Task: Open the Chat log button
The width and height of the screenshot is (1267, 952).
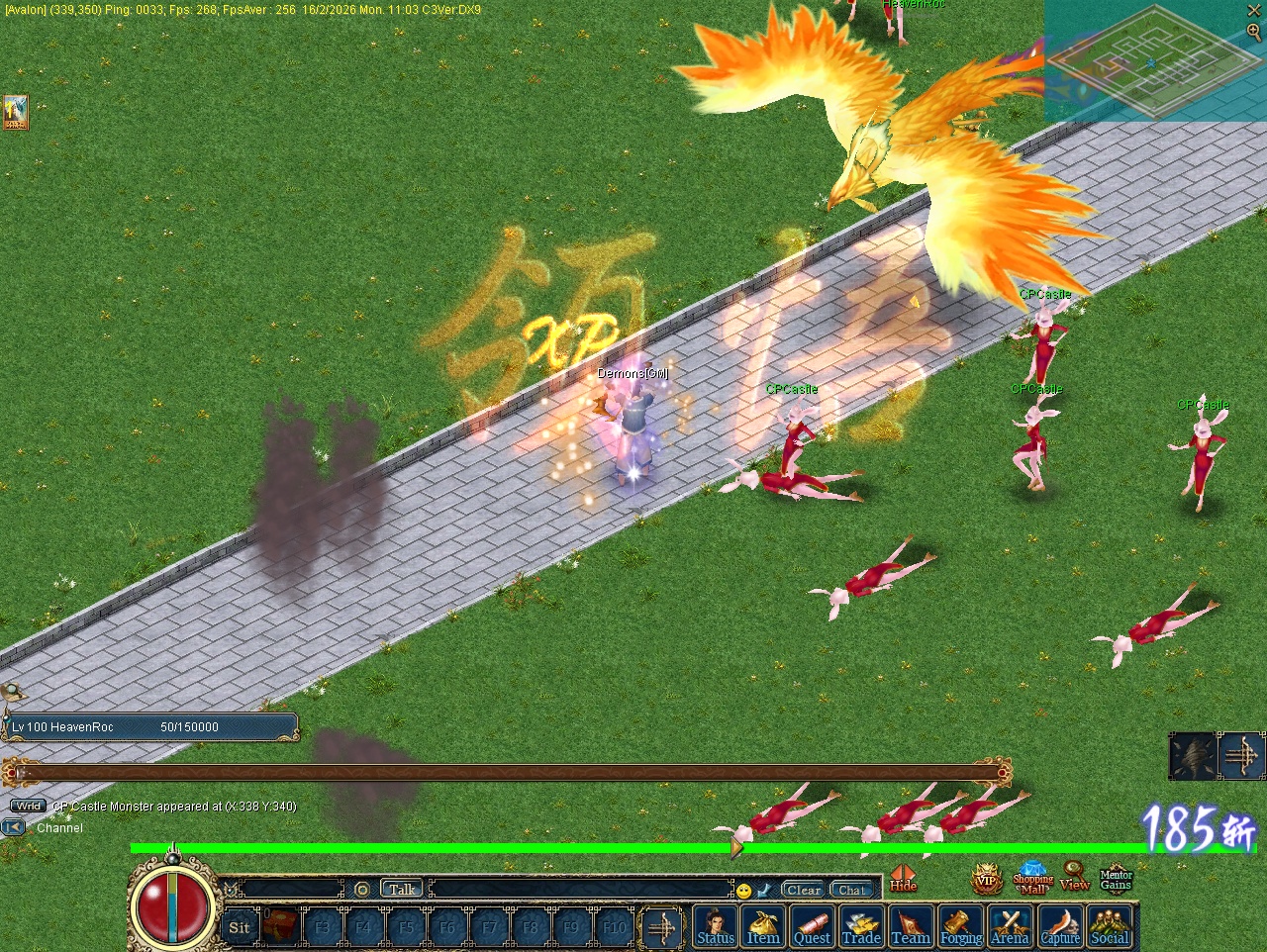Action: 850,890
